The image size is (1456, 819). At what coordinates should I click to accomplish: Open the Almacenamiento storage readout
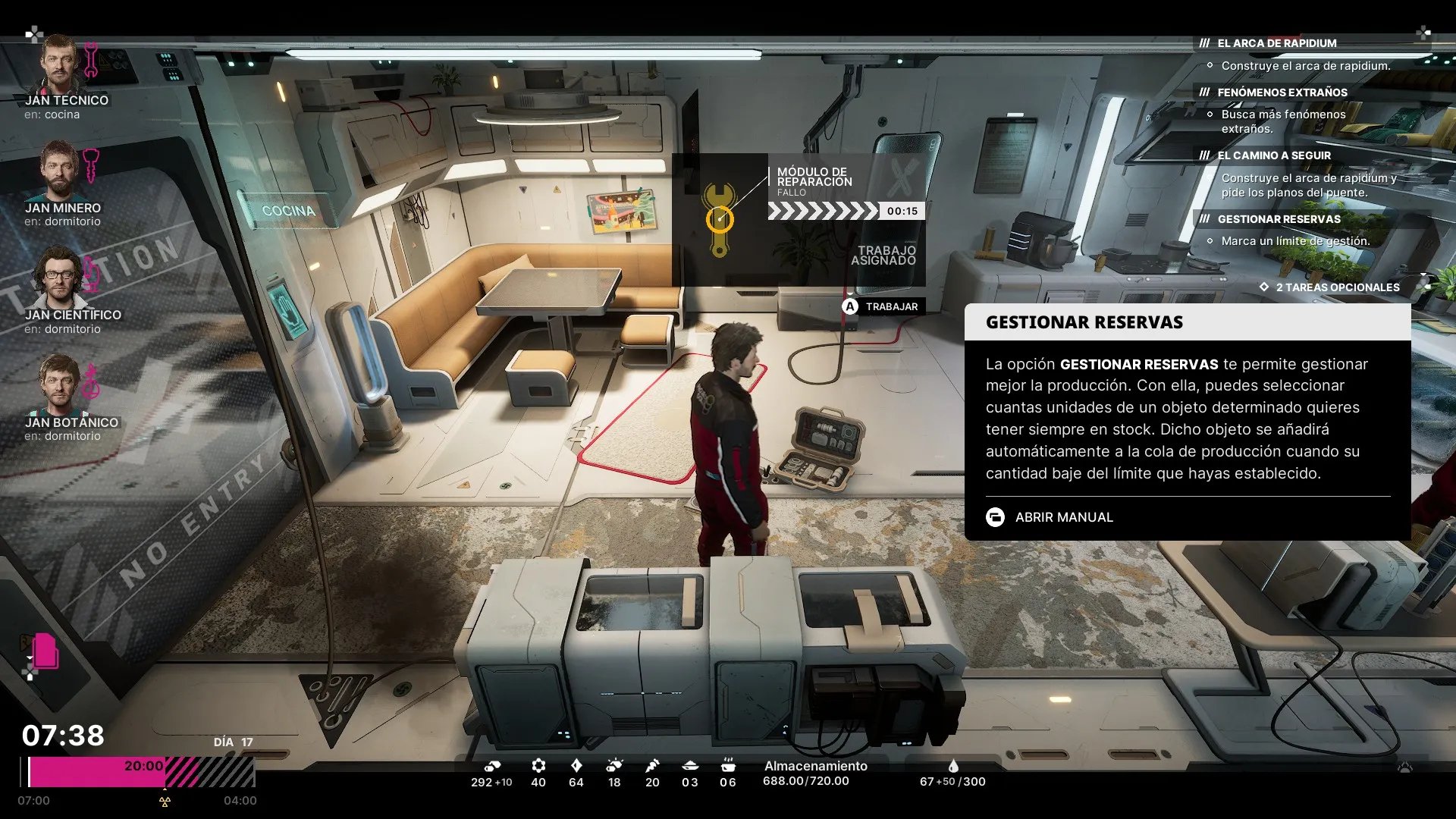pyautogui.click(x=814, y=773)
